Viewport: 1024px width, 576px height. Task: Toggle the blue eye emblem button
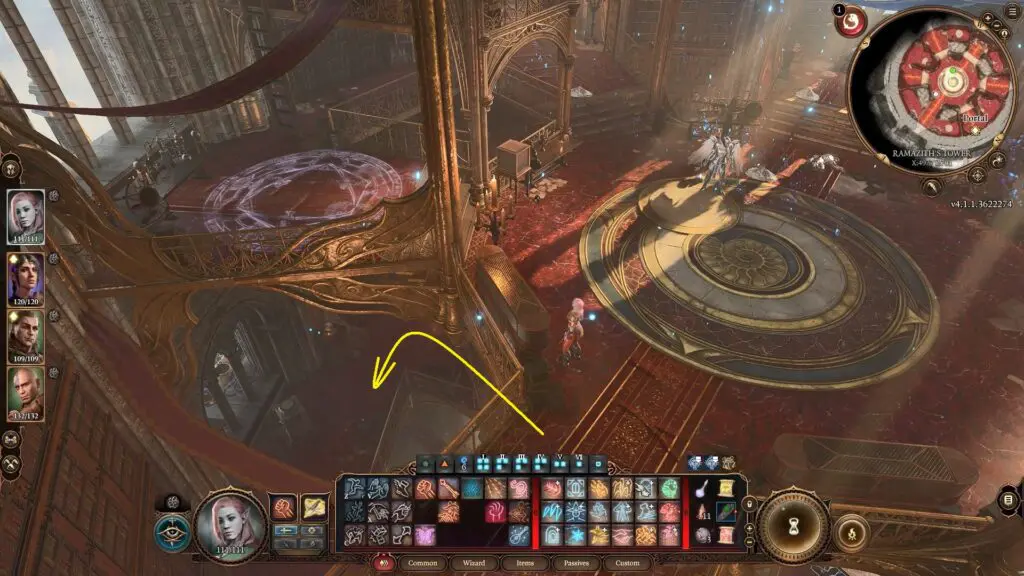point(172,531)
